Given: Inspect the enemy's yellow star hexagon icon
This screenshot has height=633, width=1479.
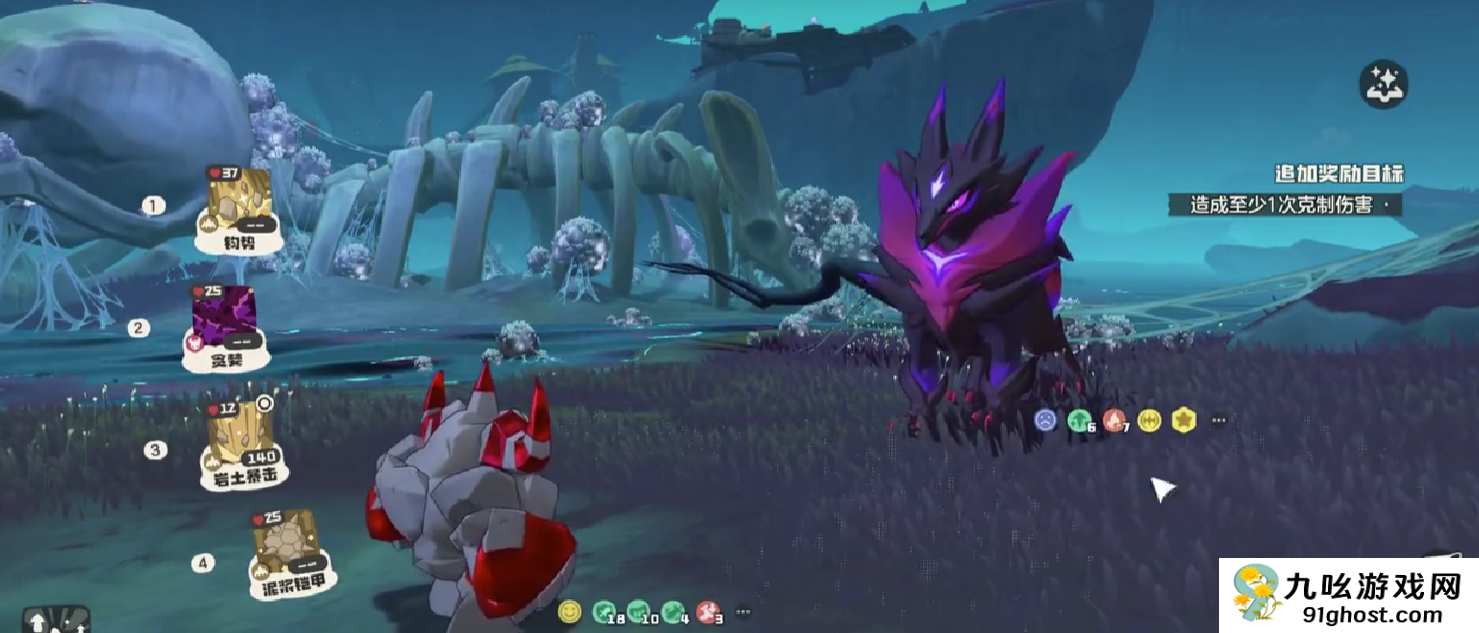Looking at the screenshot, I should (1184, 420).
